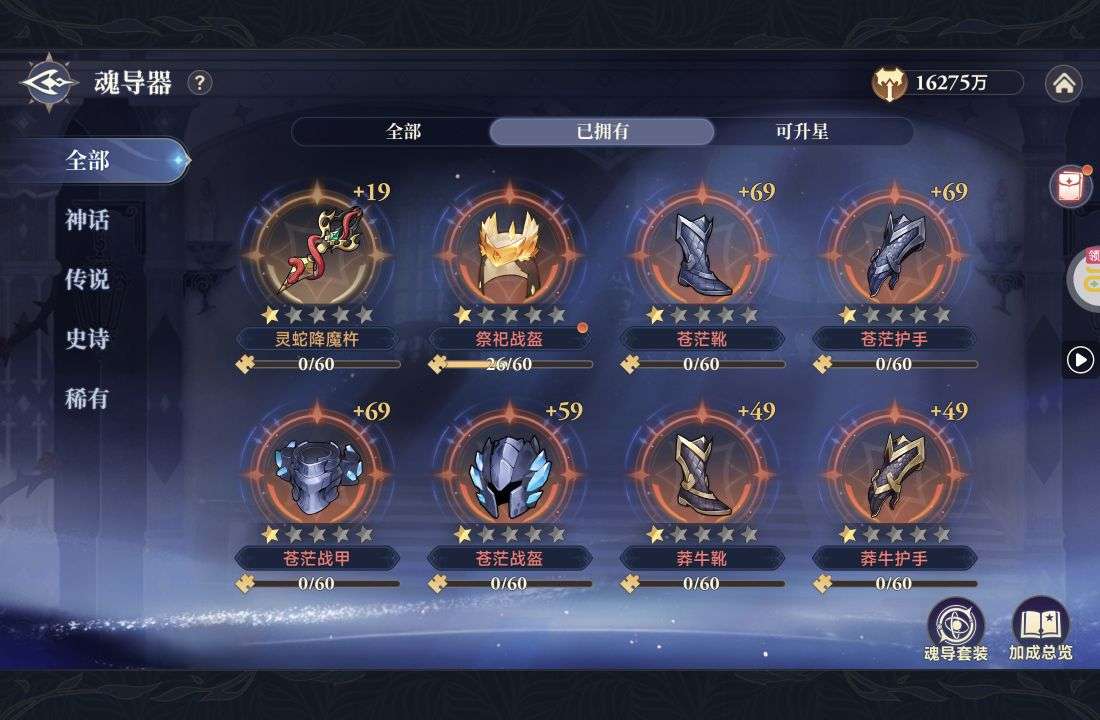The image size is (1100, 720).
Task: Choose the 神话 rarity category
Action: pos(88,220)
